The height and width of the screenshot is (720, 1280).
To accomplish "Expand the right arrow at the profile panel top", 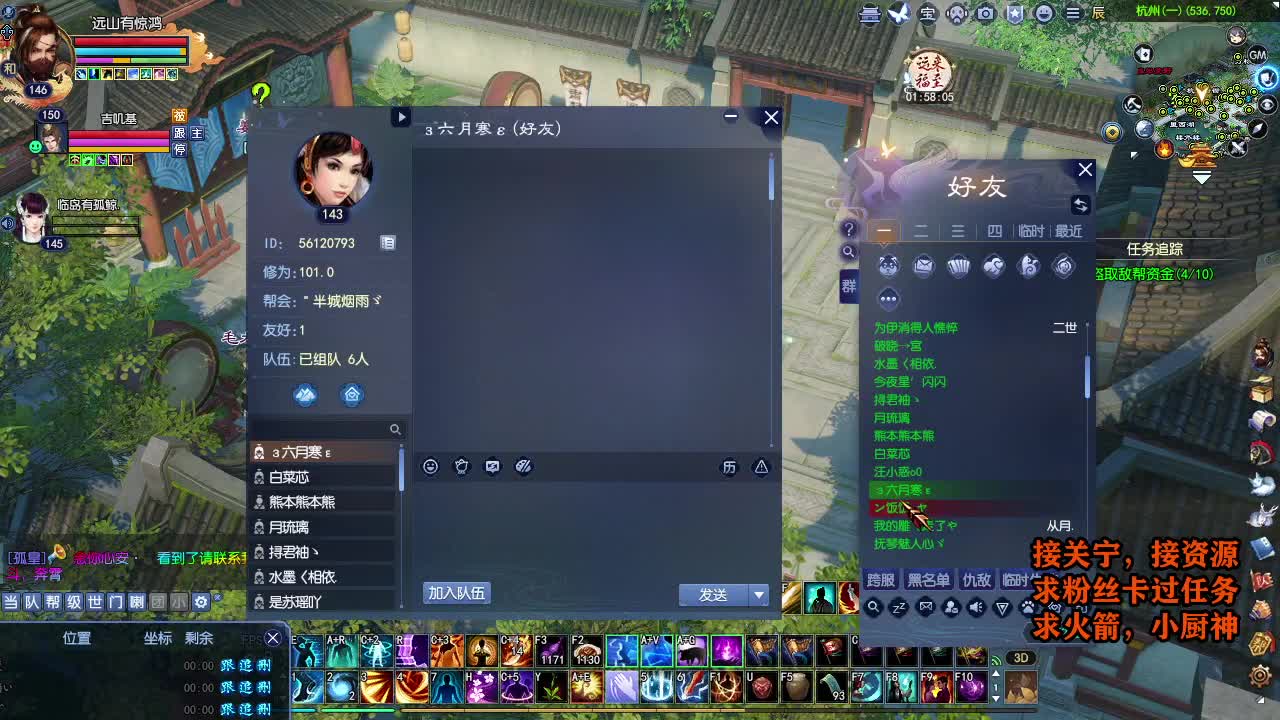I will 402,117.
